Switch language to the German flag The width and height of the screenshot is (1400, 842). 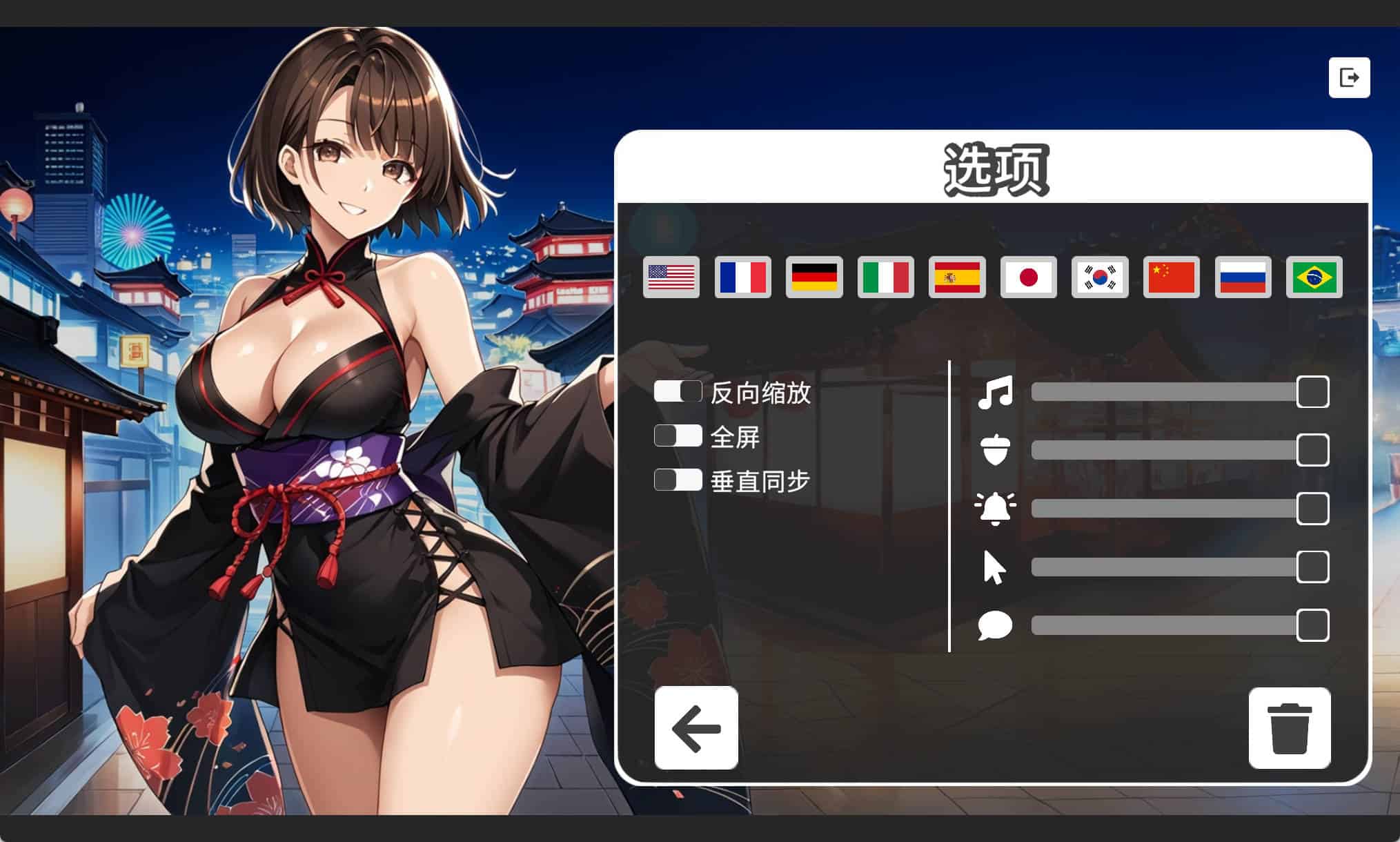point(814,277)
